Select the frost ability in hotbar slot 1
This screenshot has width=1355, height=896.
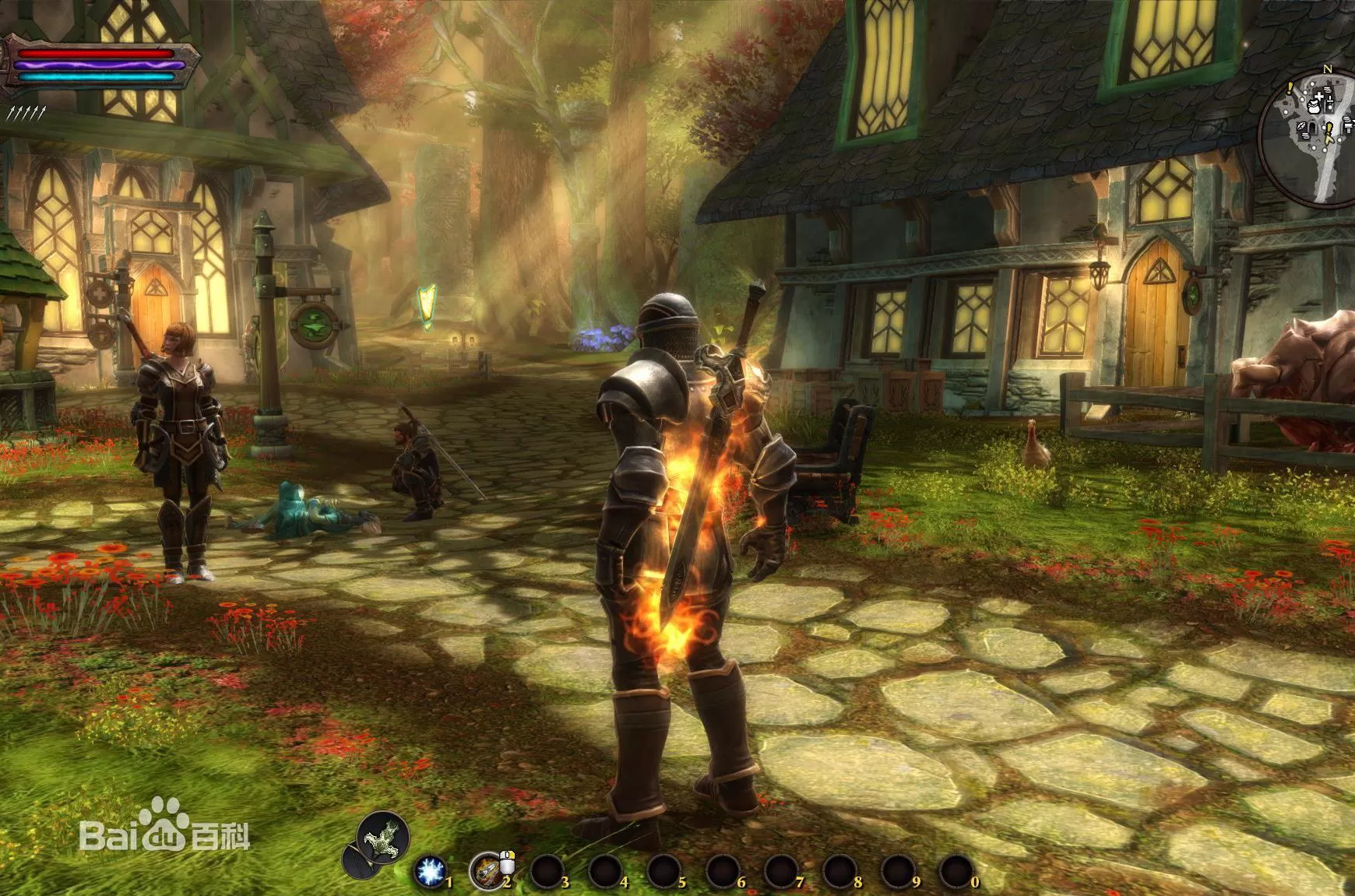pos(429,871)
